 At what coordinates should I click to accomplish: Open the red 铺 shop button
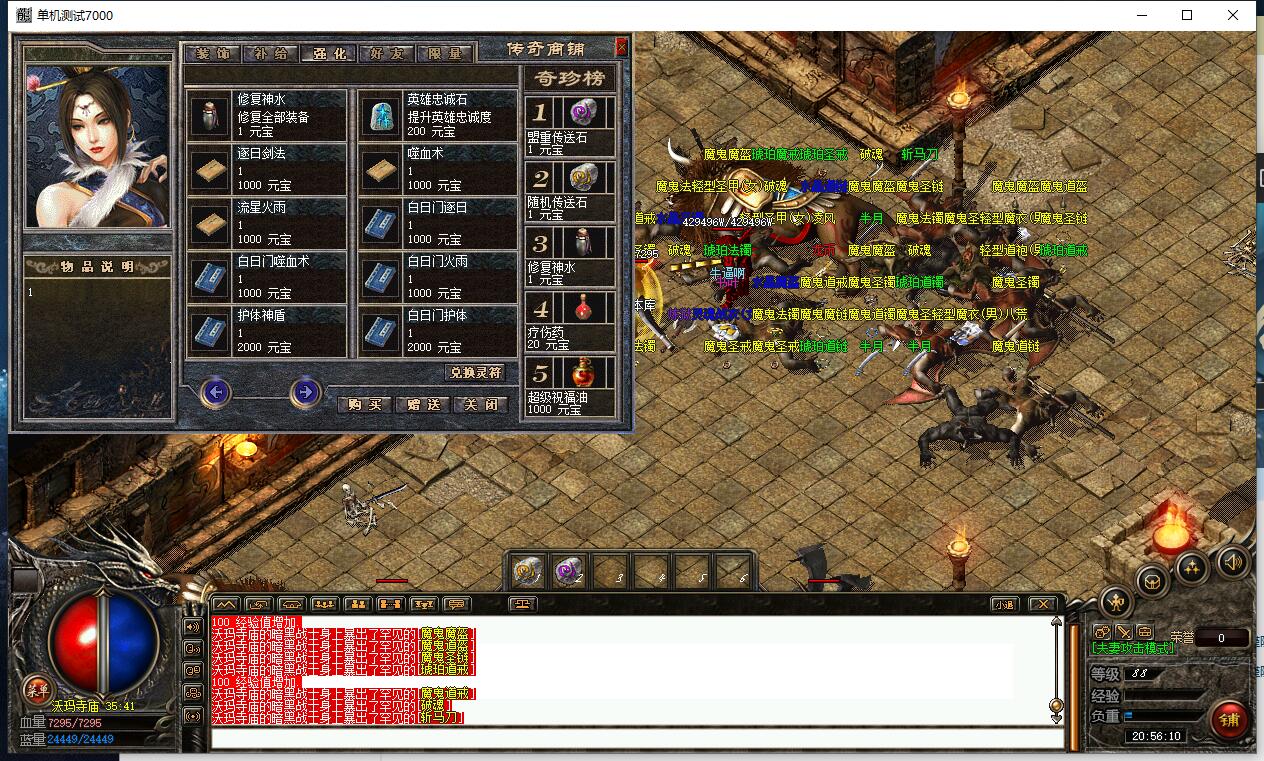(1229, 718)
